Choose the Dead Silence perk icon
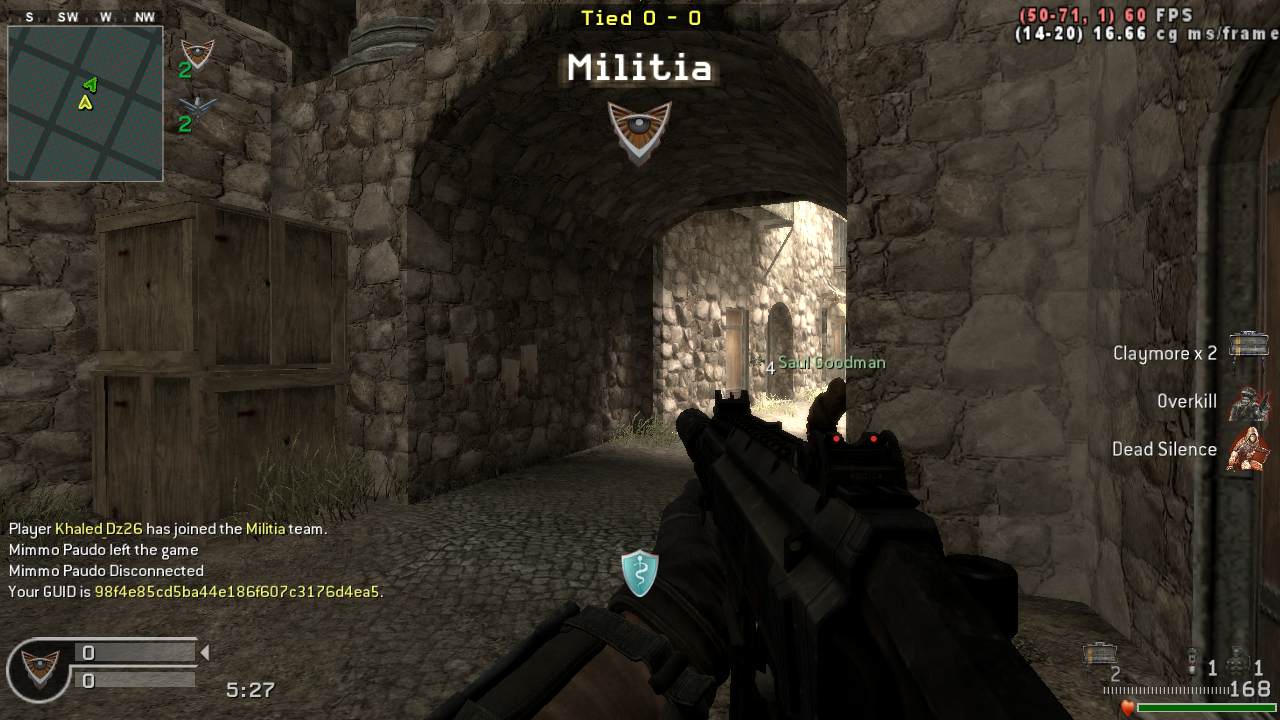Viewport: 1280px width, 720px height. [1249, 448]
